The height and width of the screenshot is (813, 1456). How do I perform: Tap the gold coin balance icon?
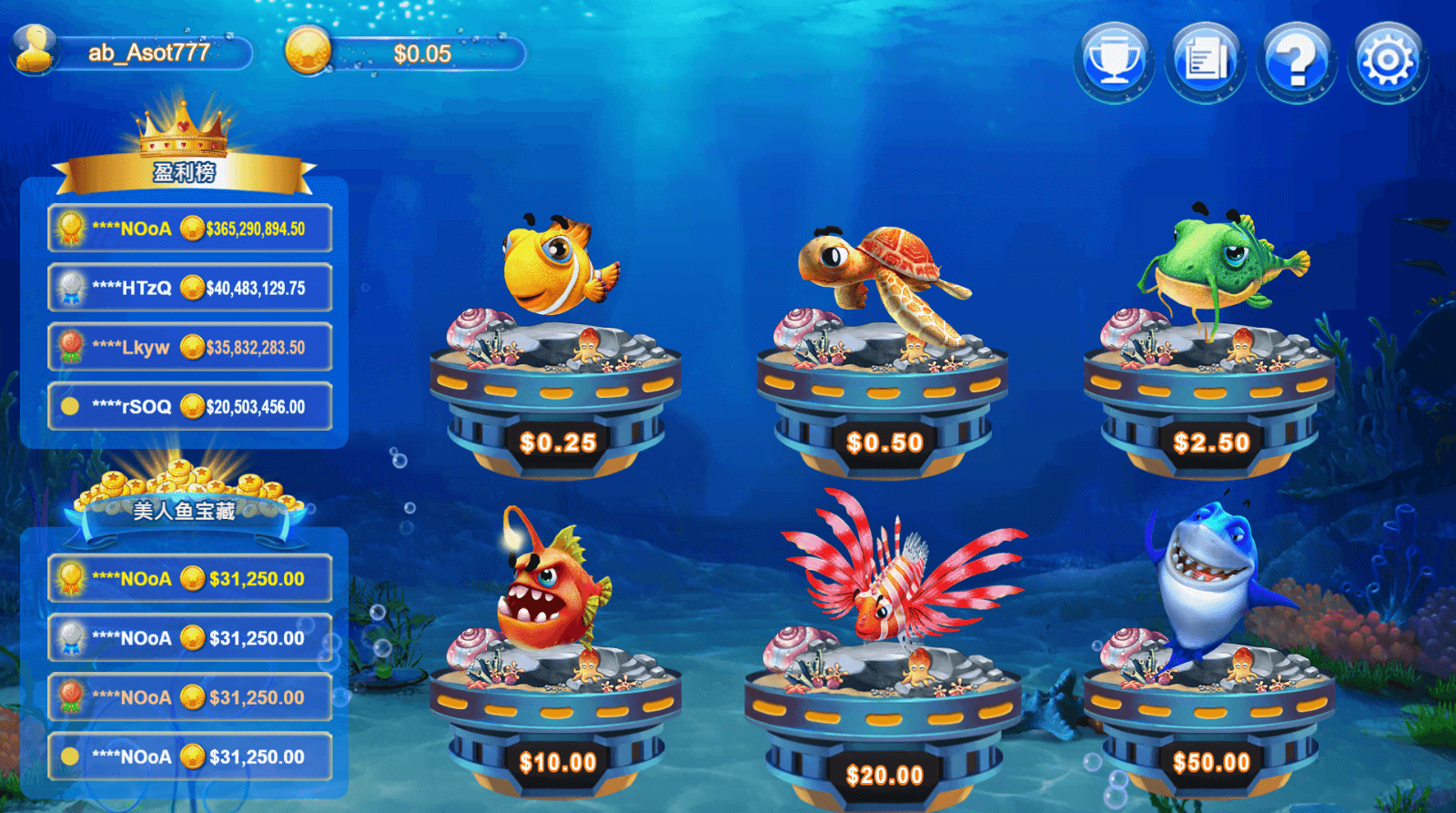click(308, 51)
